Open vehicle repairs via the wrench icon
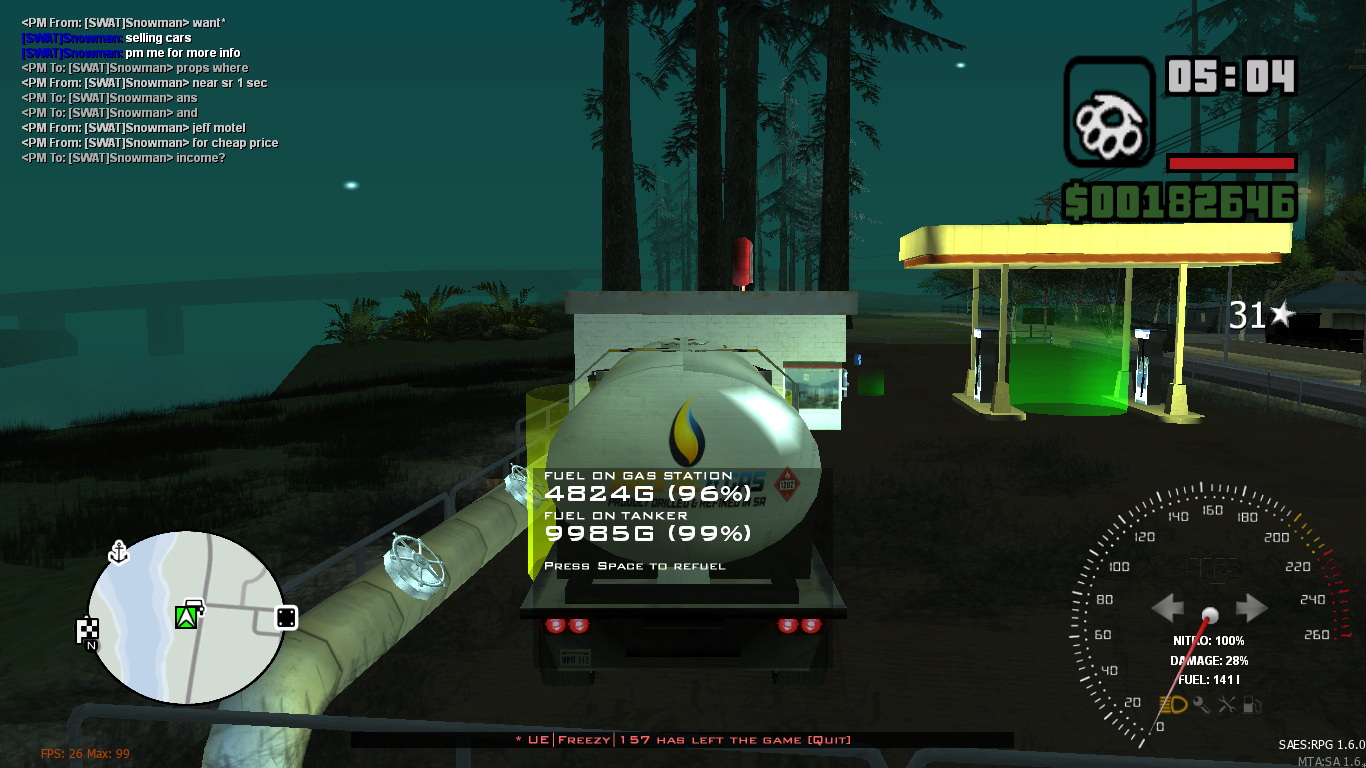 pyautogui.click(x=1226, y=705)
